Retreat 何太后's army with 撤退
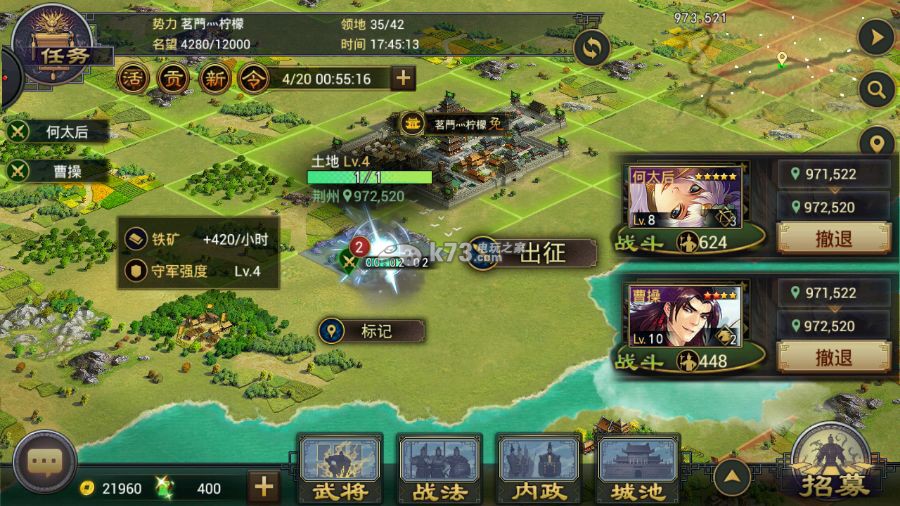900x506 pixels. coord(833,237)
